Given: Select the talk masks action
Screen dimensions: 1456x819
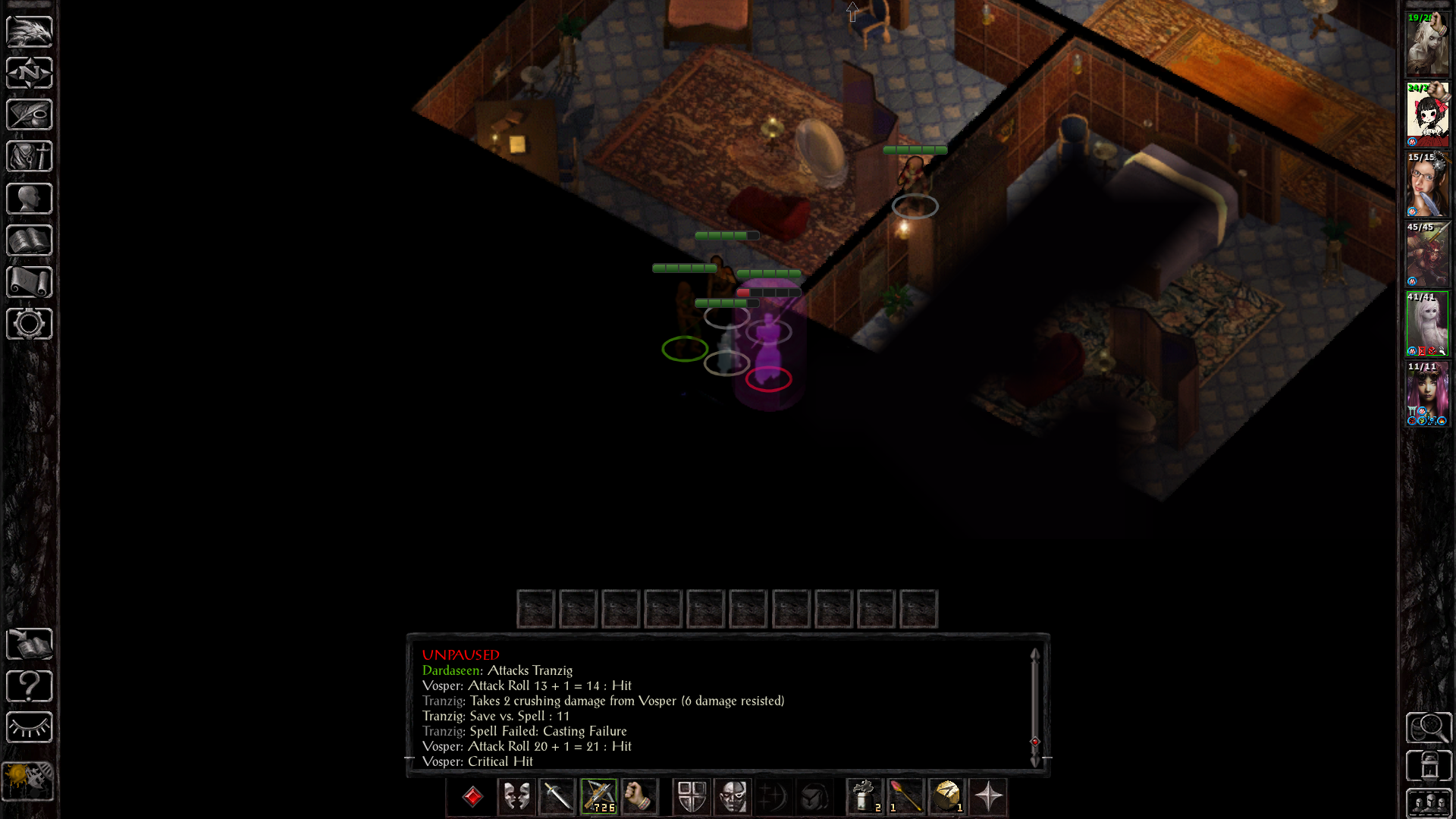Looking at the screenshot, I should 516,796.
